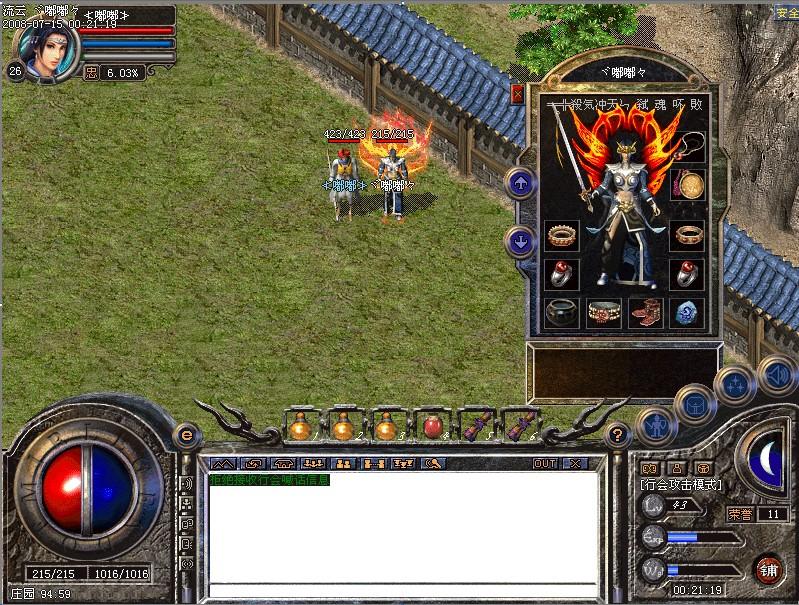
Task: Use the orange potion in hotbar slot 1
Action: [301, 427]
